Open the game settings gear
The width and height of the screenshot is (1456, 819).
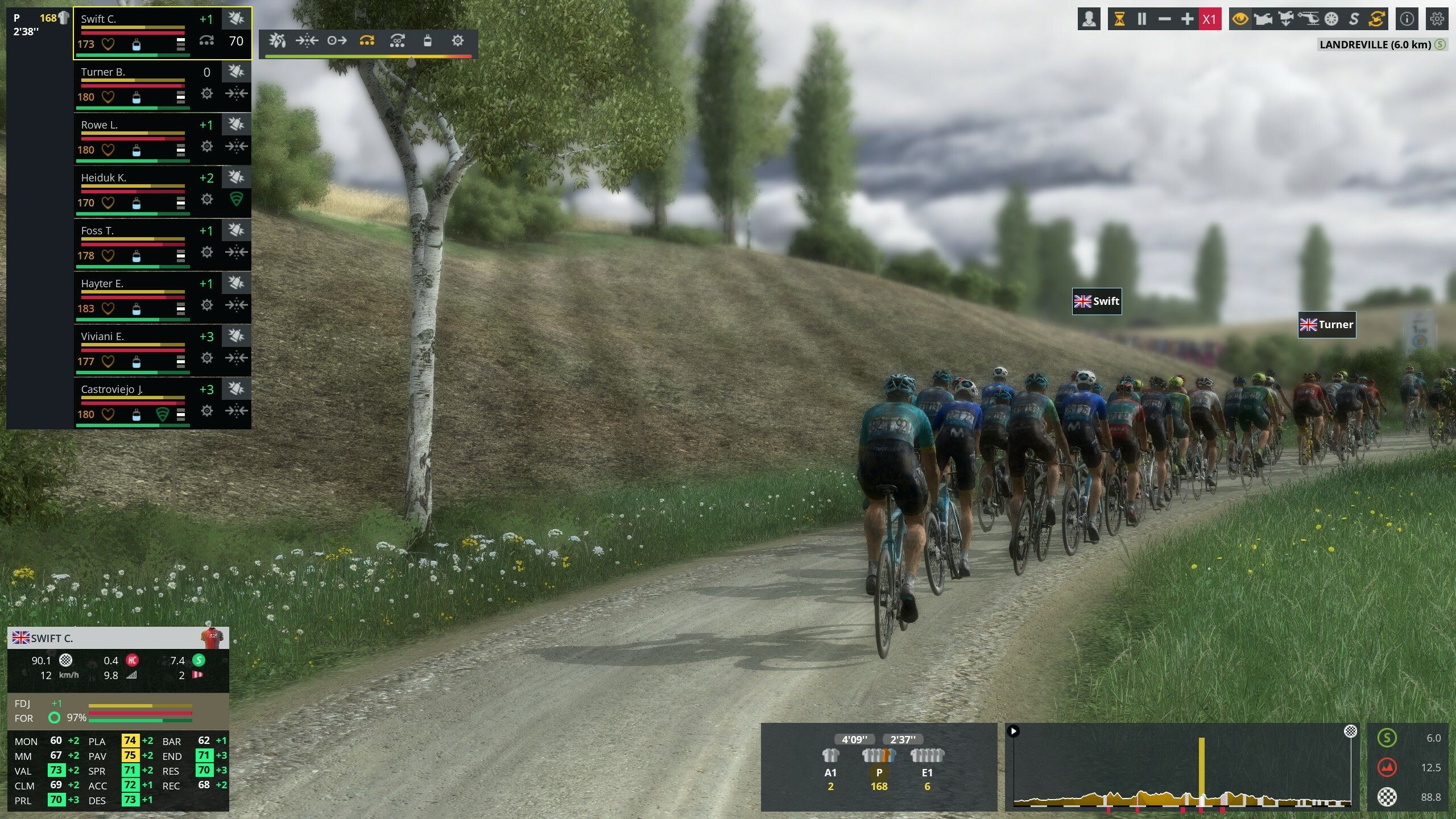1437,19
